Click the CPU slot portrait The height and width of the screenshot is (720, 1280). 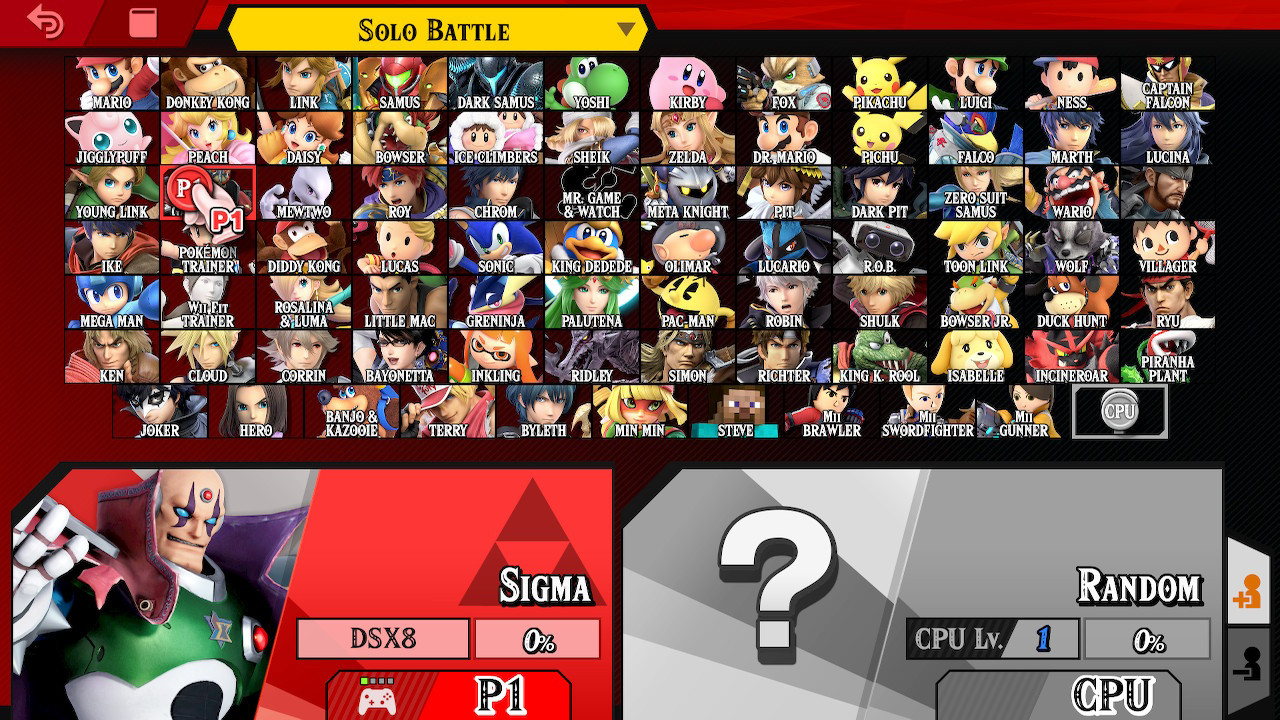pyautogui.click(x=1121, y=410)
